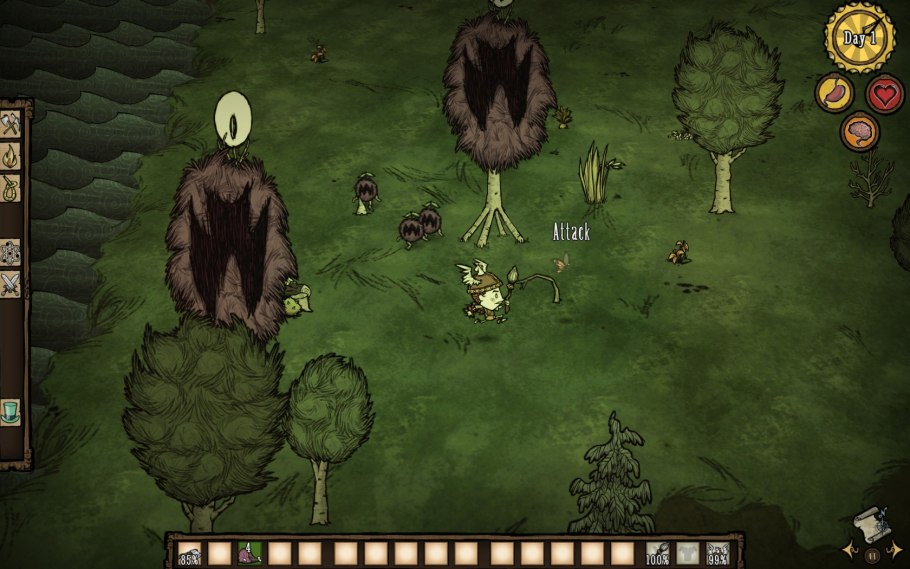Click the equipped hand item at 100%
Image resolution: width=910 pixels, height=569 pixels.
pyautogui.click(x=657, y=553)
